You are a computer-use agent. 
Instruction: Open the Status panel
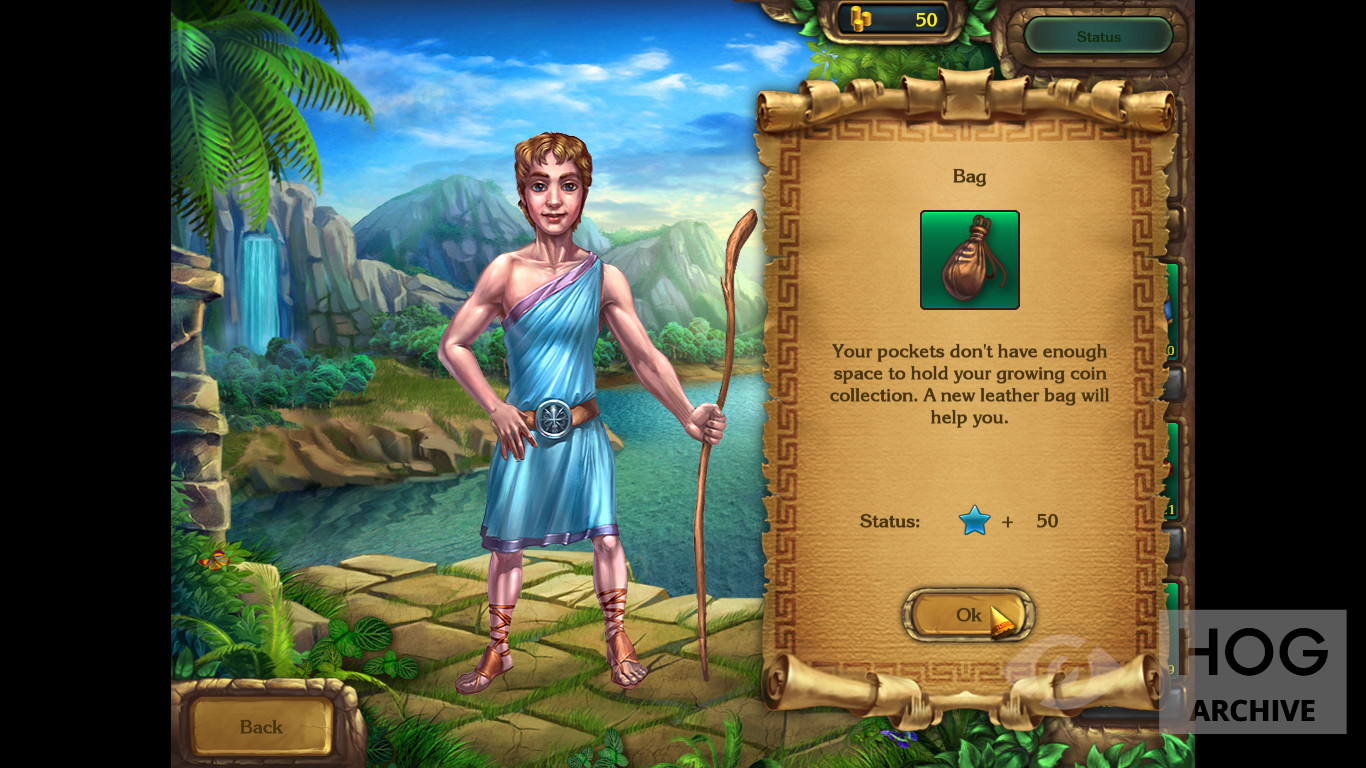[1098, 37]
